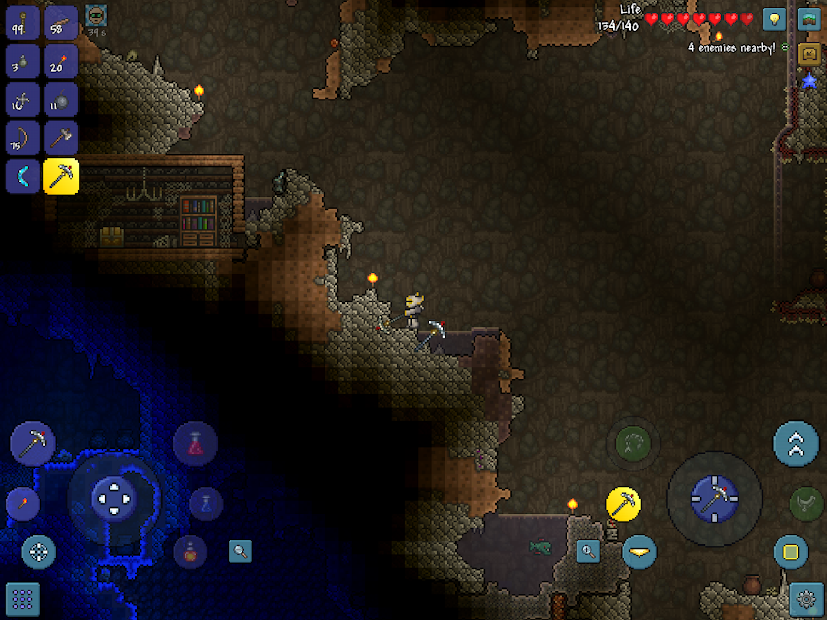Select the hotbar slot with 58 items
827x620 pixels.
click(61, 22)
